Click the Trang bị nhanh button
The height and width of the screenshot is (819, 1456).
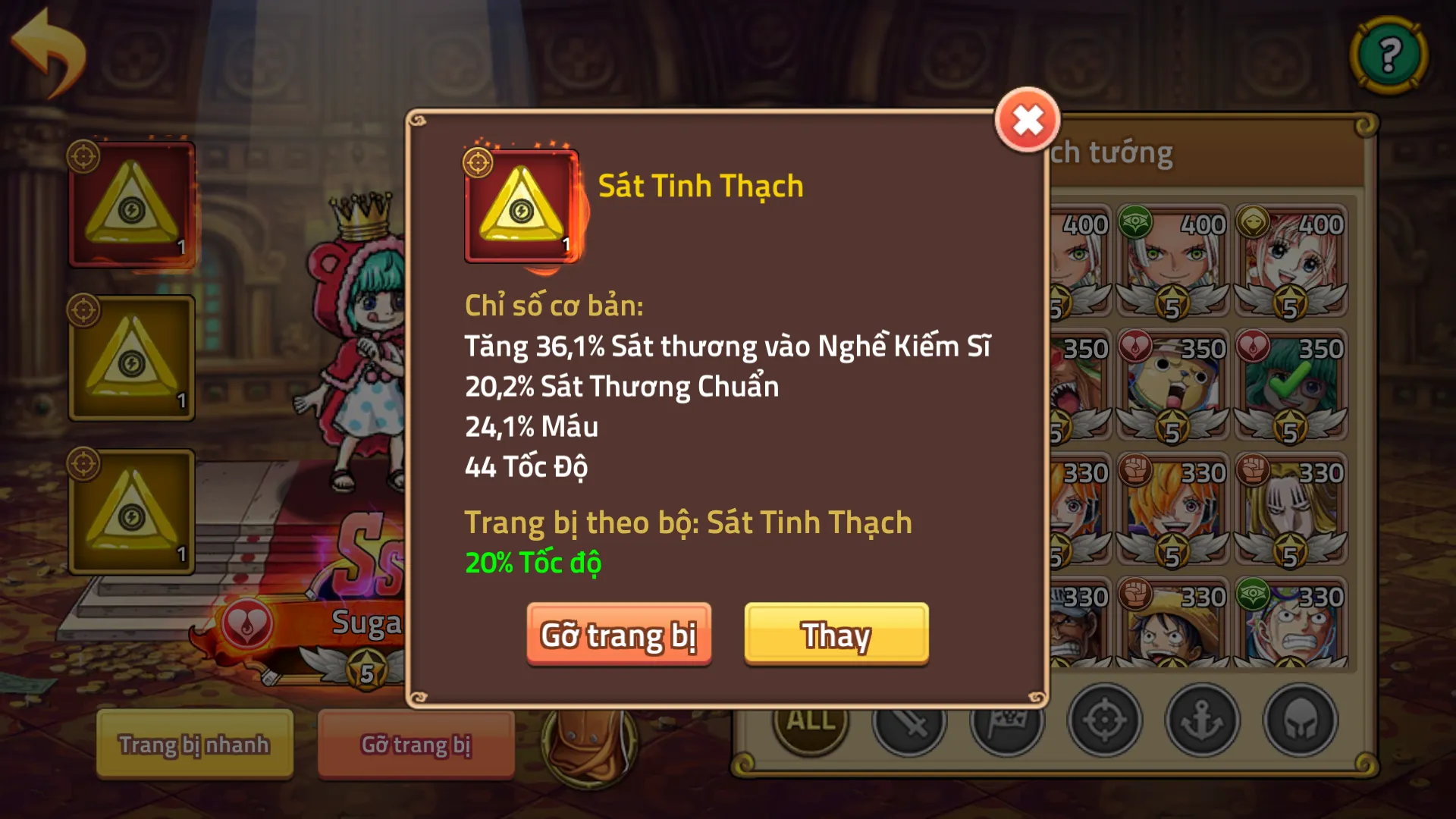pyautogui.click(x=193, y=745)
